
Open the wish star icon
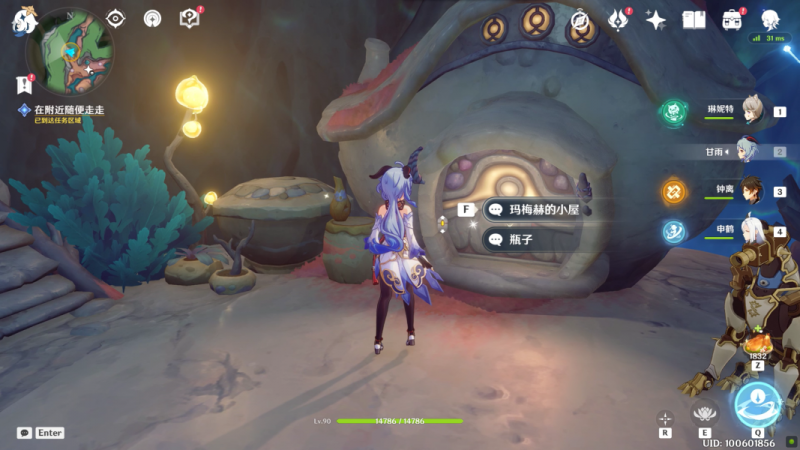(x=656, y=19)
